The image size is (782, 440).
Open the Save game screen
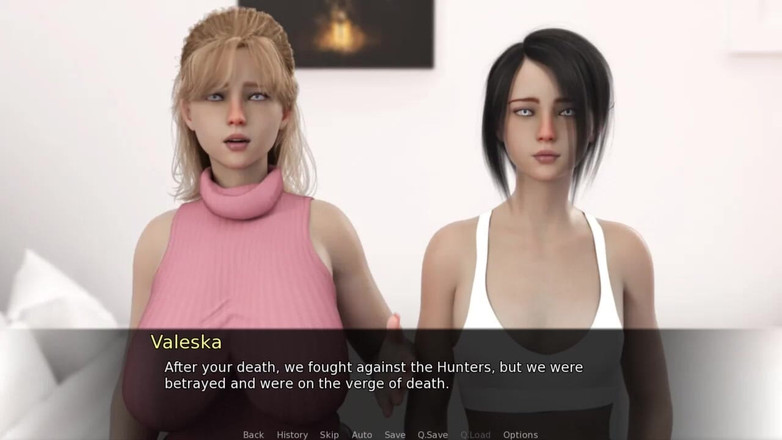coord(395,435)
